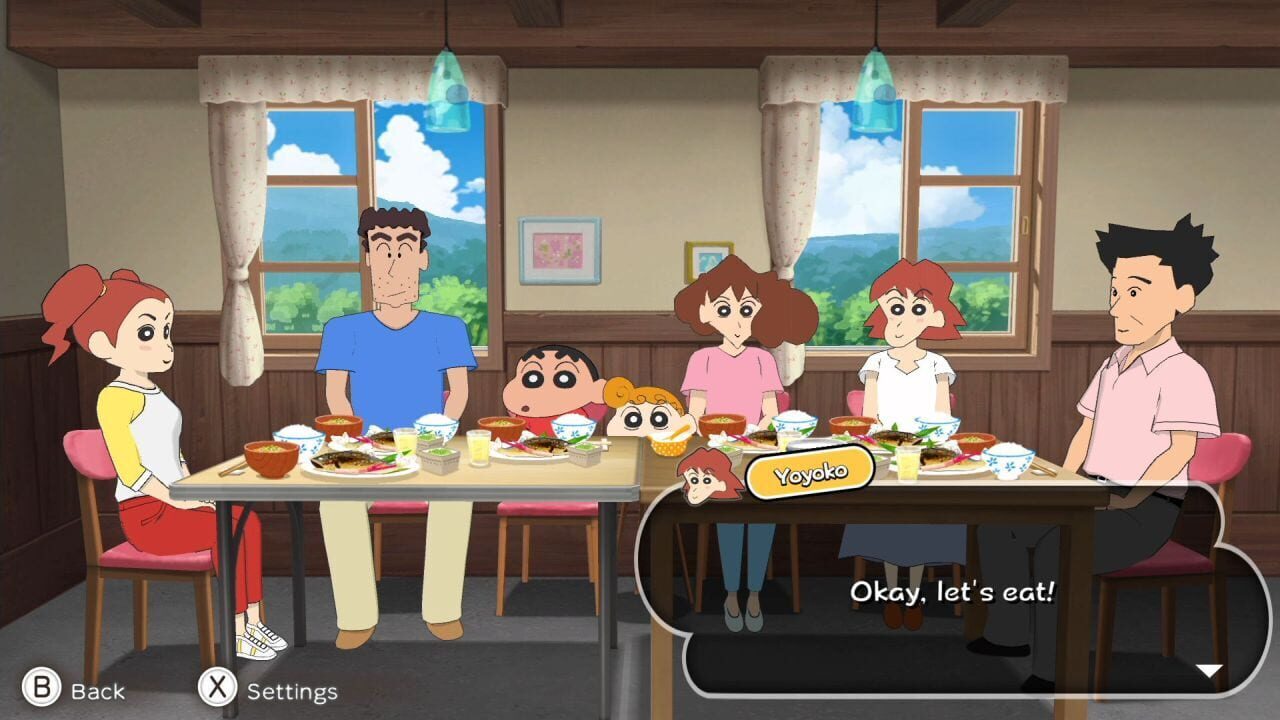Image resolution: width=1280 pixels, height=720 pixels.
Task: Select the Back label text
Action: pos(96,690)
